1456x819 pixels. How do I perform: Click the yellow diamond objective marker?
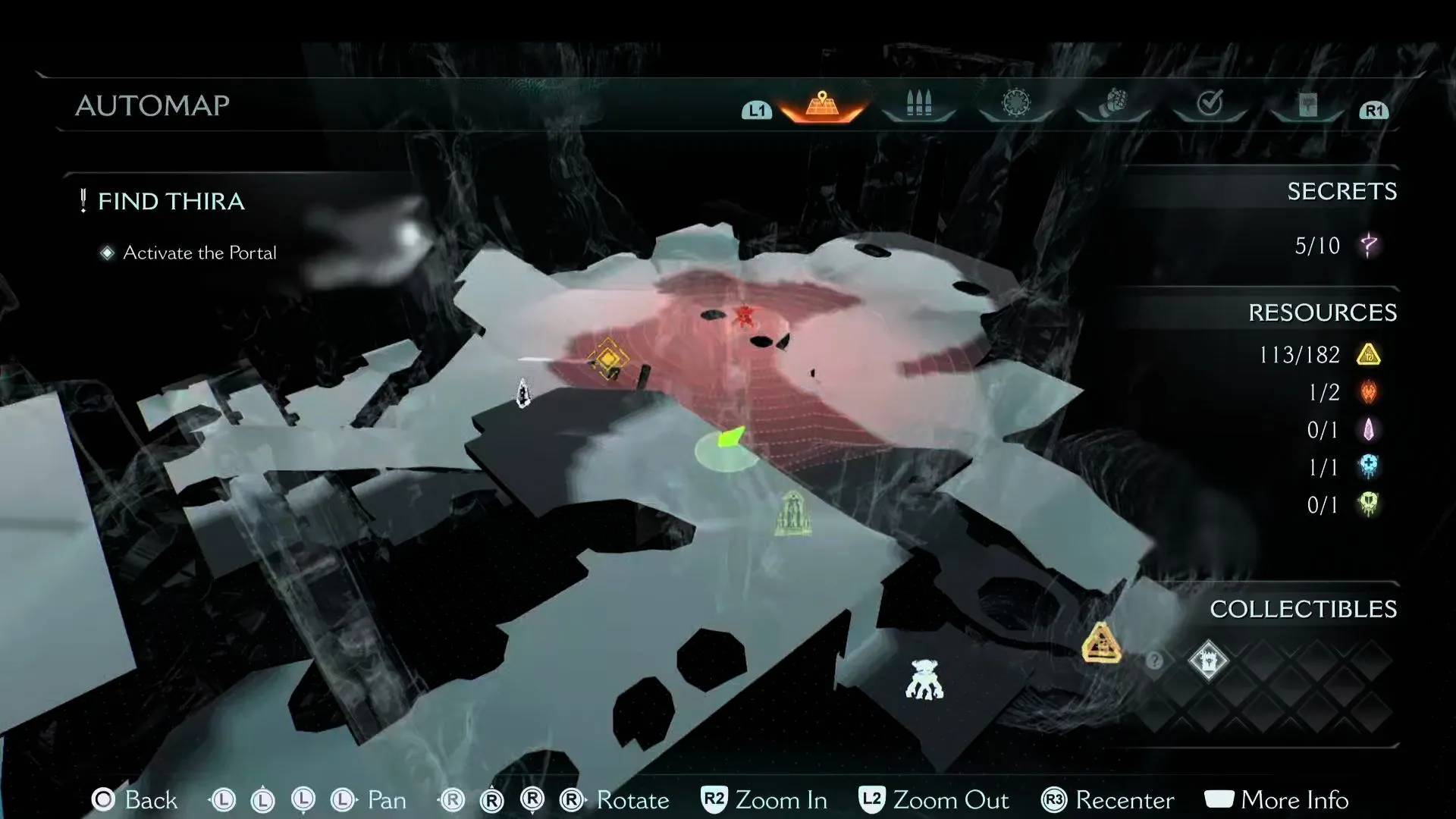[607, 359]
